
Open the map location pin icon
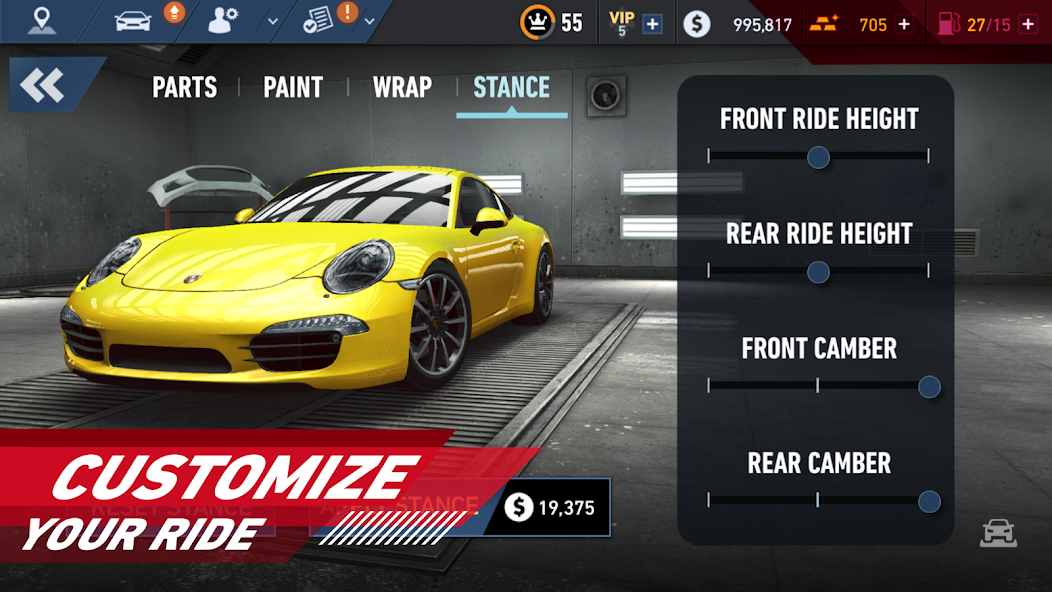pyautogui.click(x=42, y=21)
